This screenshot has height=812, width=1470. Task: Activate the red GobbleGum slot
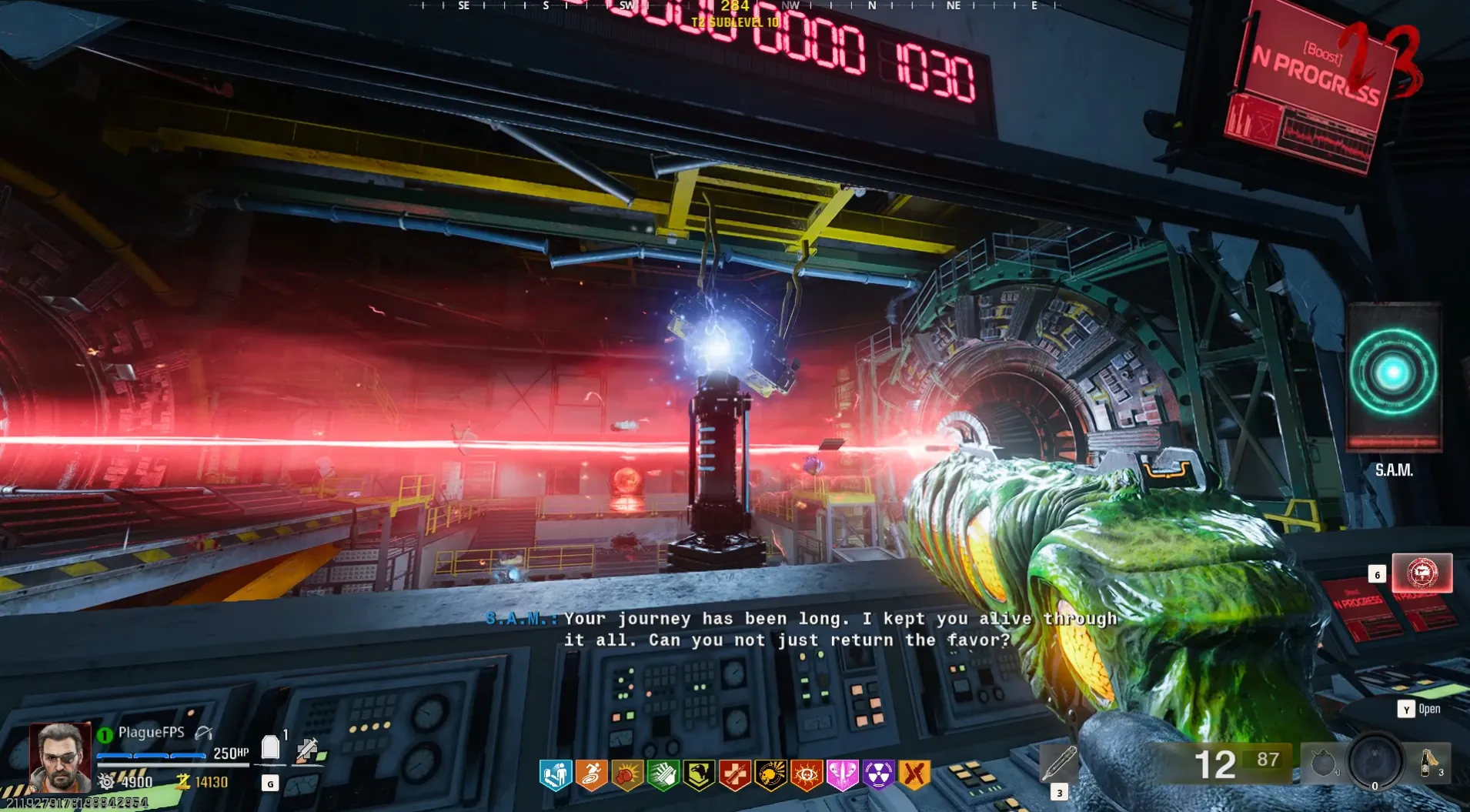click(1422, 573)
